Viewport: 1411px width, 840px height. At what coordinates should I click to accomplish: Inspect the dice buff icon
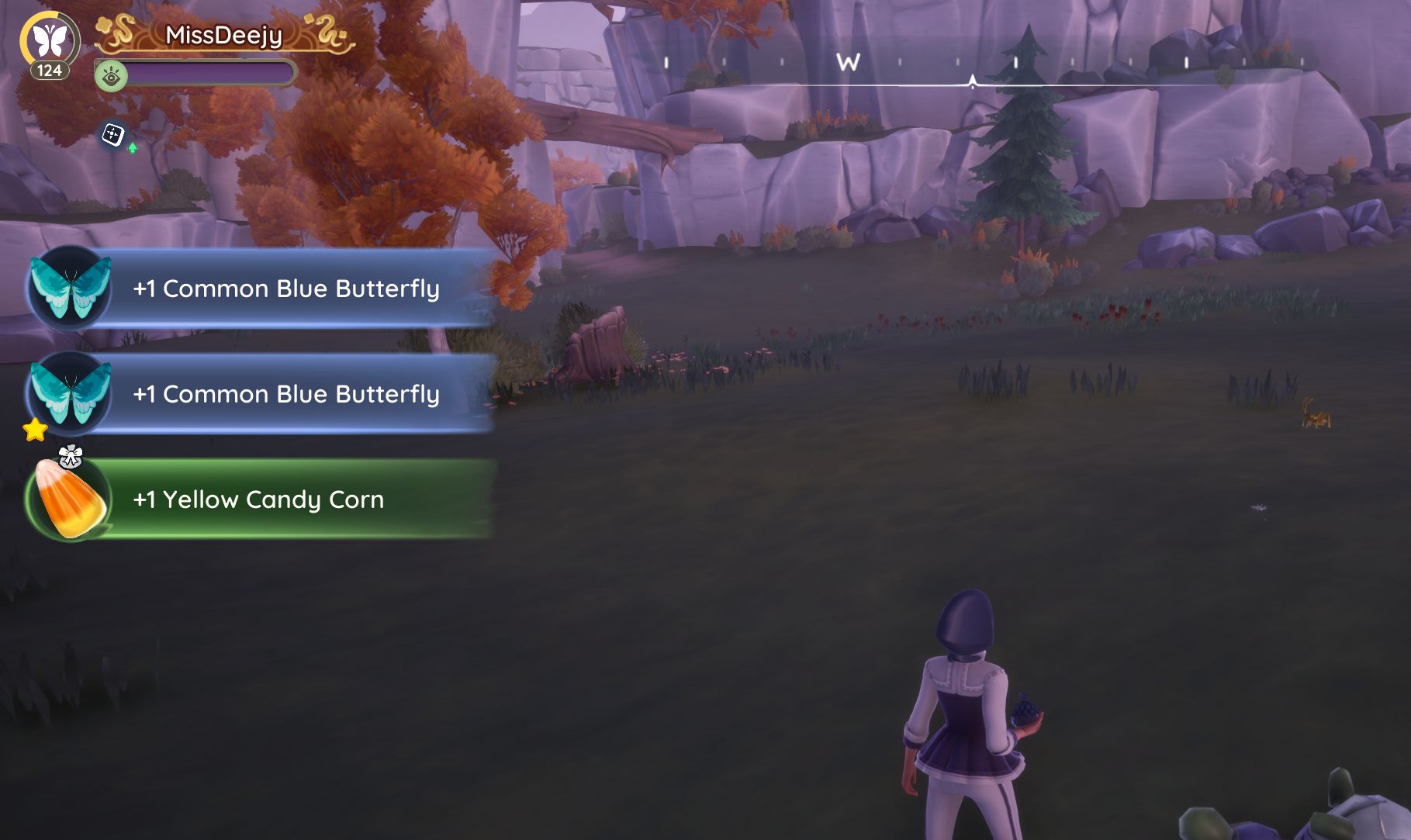coord(113,135)
